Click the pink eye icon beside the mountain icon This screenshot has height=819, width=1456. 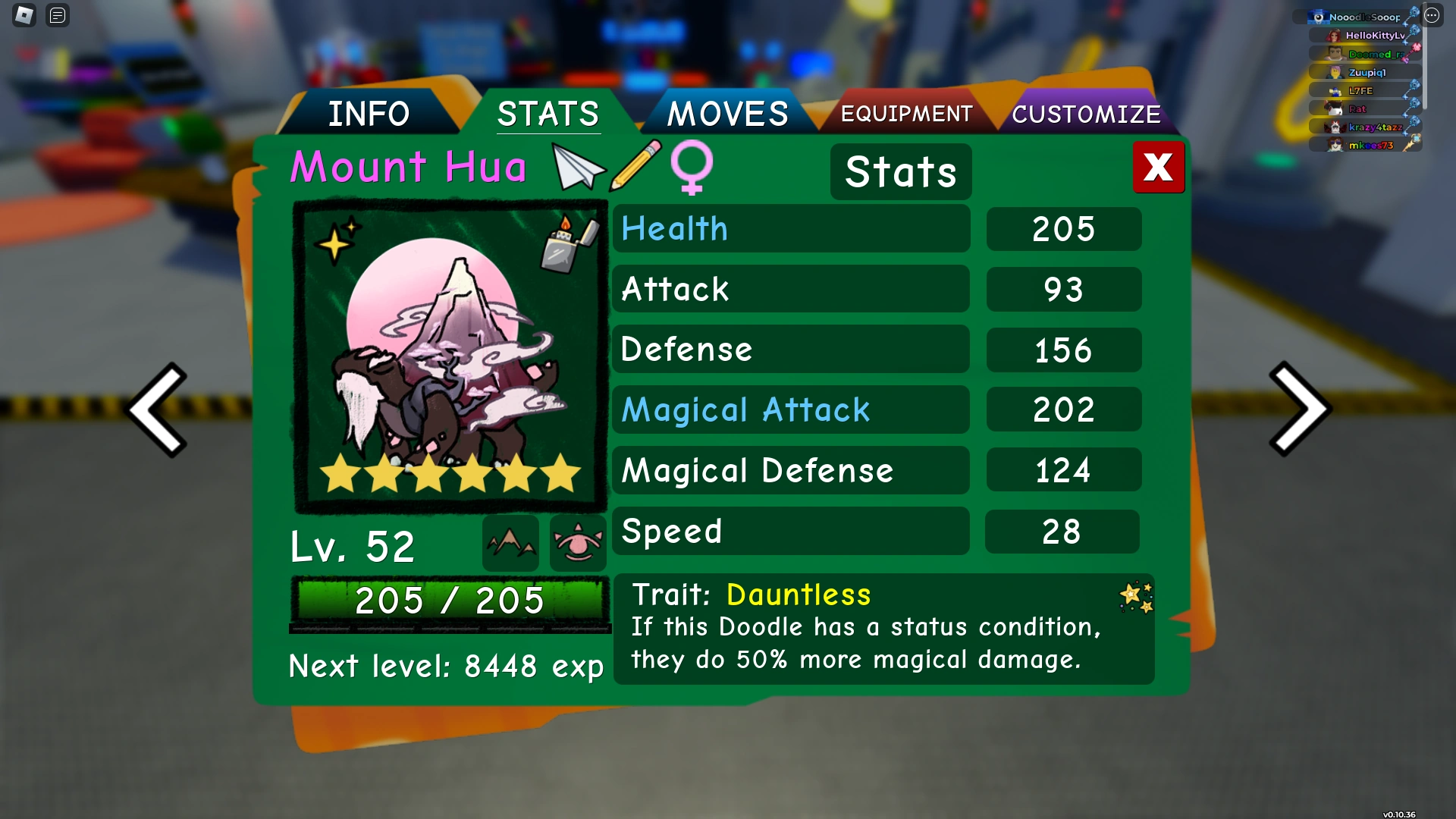[577, 541]
